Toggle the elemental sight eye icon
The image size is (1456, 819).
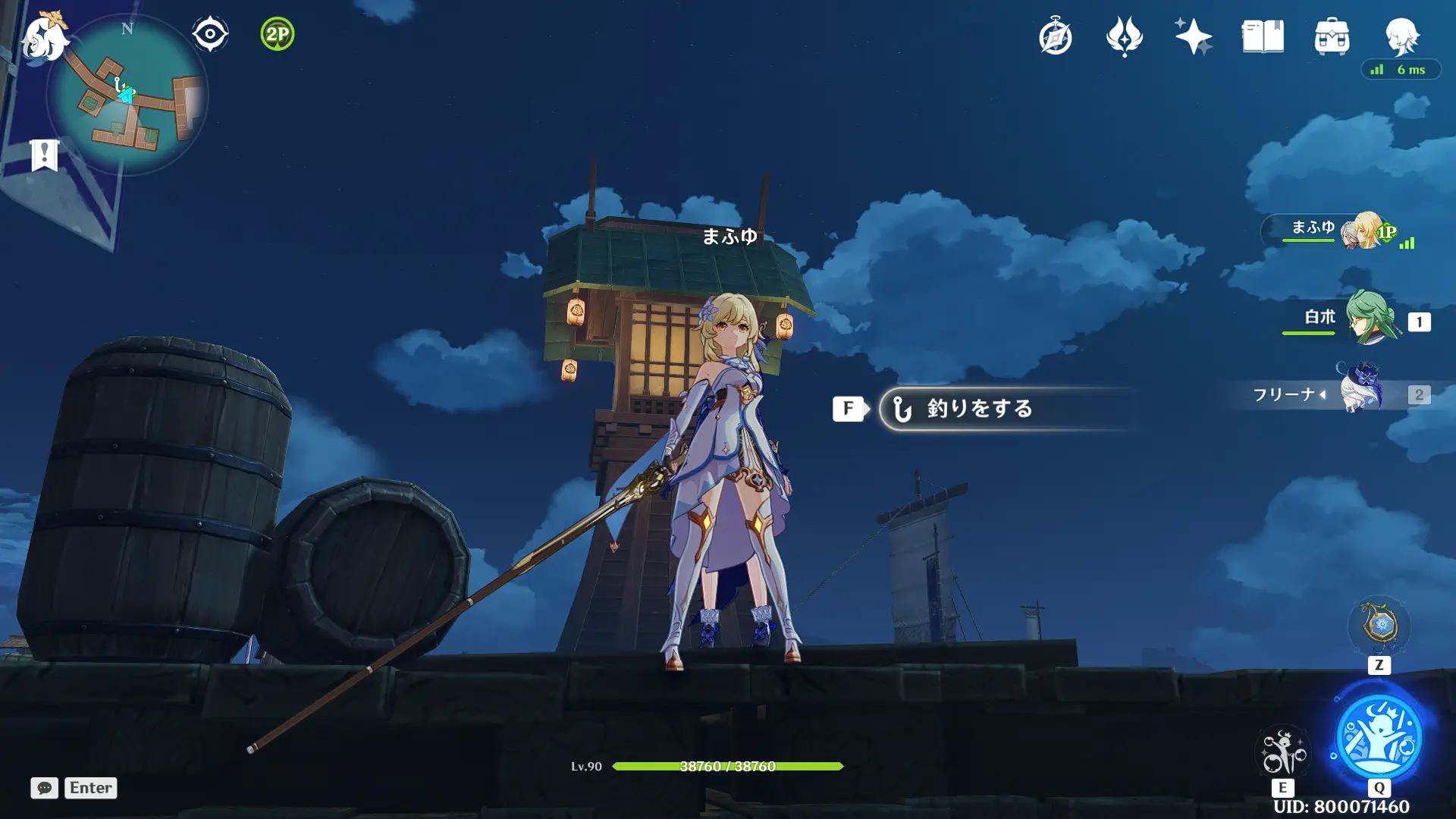(210, 34)
